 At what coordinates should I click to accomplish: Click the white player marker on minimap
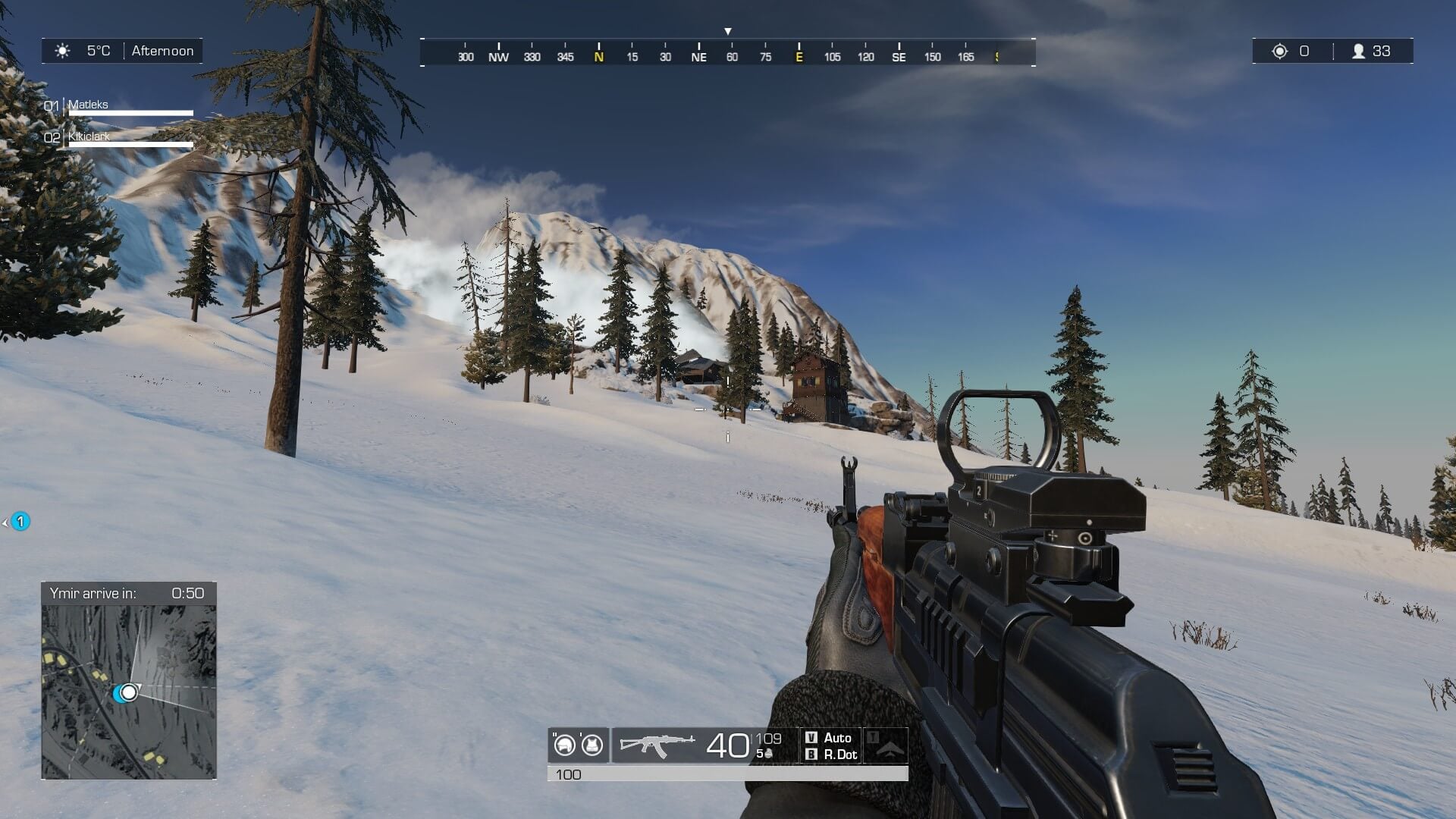130,692
